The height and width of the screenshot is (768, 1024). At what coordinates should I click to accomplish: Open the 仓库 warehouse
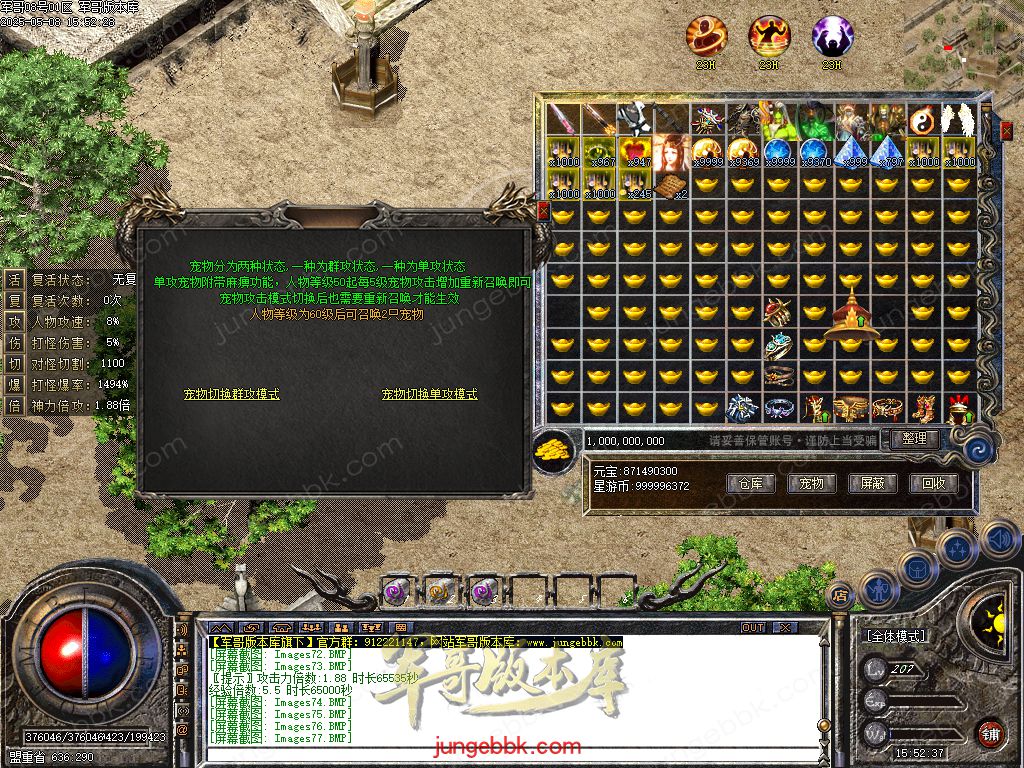(x=751, y=484)
